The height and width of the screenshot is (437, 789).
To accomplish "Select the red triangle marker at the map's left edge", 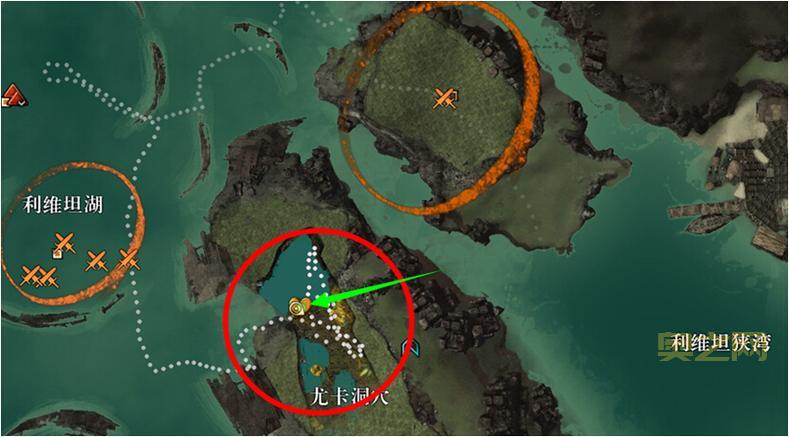I will pyautogui.click(x=12, y=95).
